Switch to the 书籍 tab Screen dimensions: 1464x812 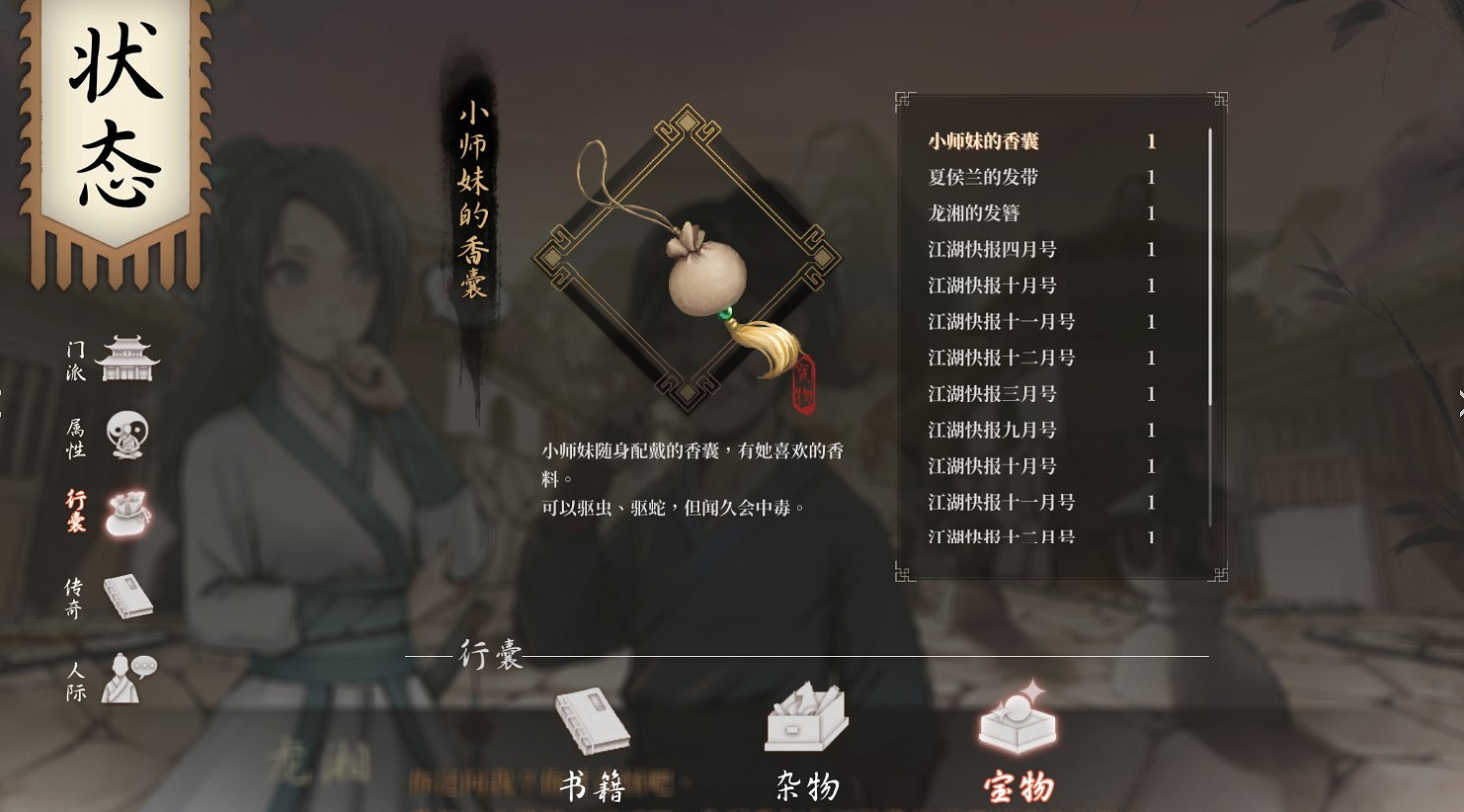pos(594,785)
